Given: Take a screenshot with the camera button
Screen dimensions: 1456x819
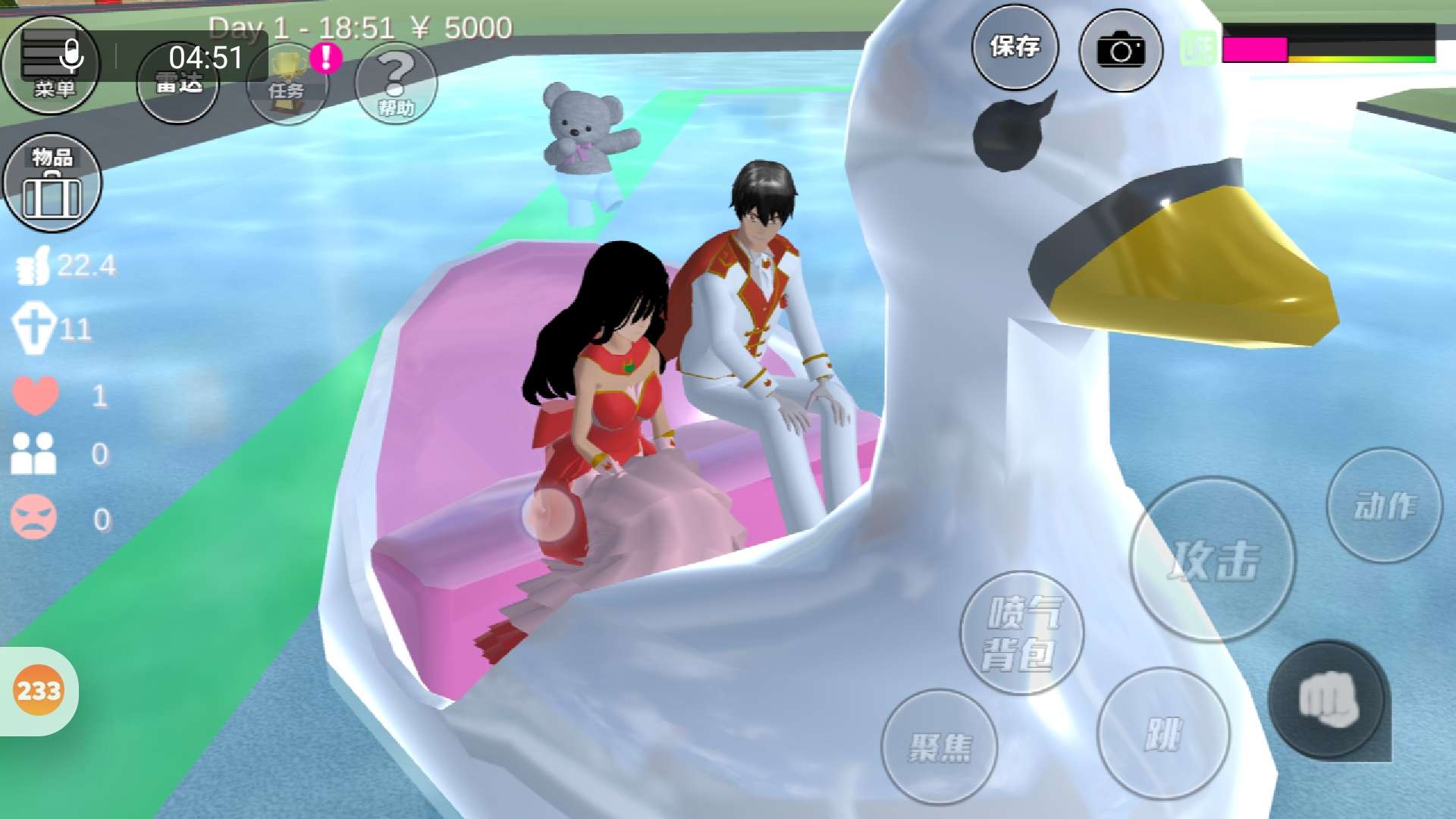Looking at the screenshot, I should tap(1120, 51).
